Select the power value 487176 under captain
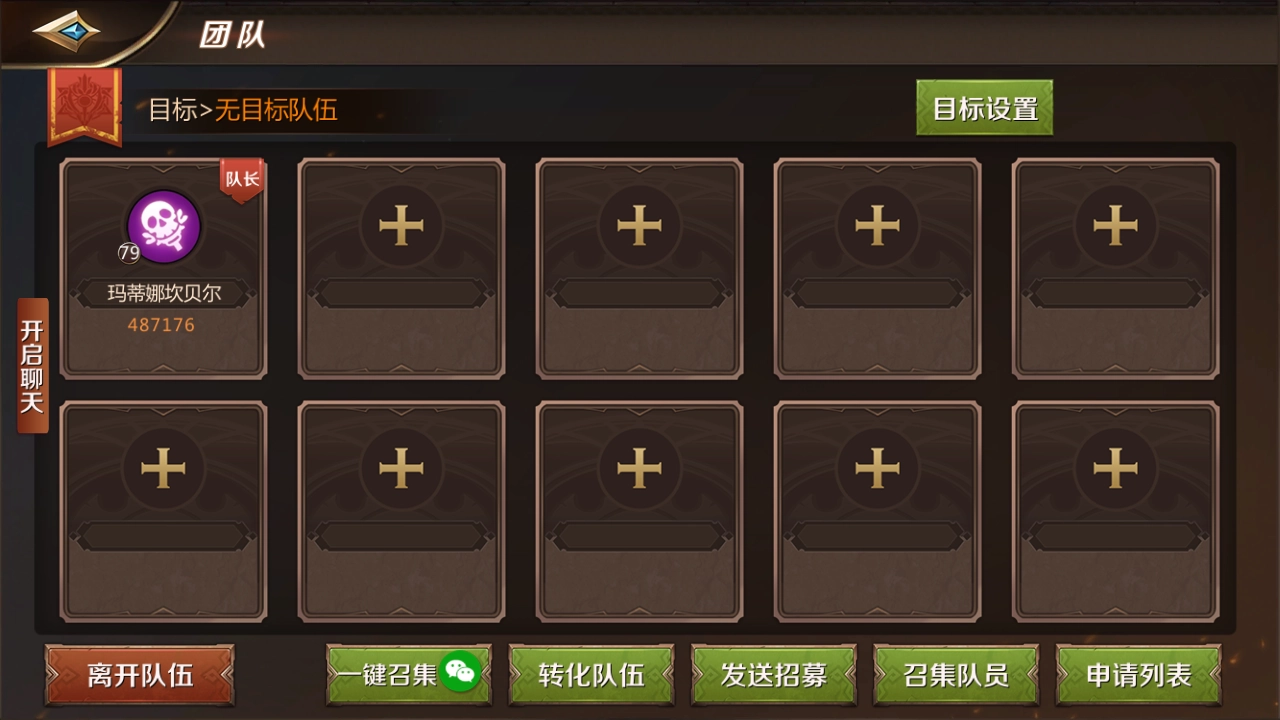The width and height of the screenshot is (1280, 720). (x=163, y=324)
